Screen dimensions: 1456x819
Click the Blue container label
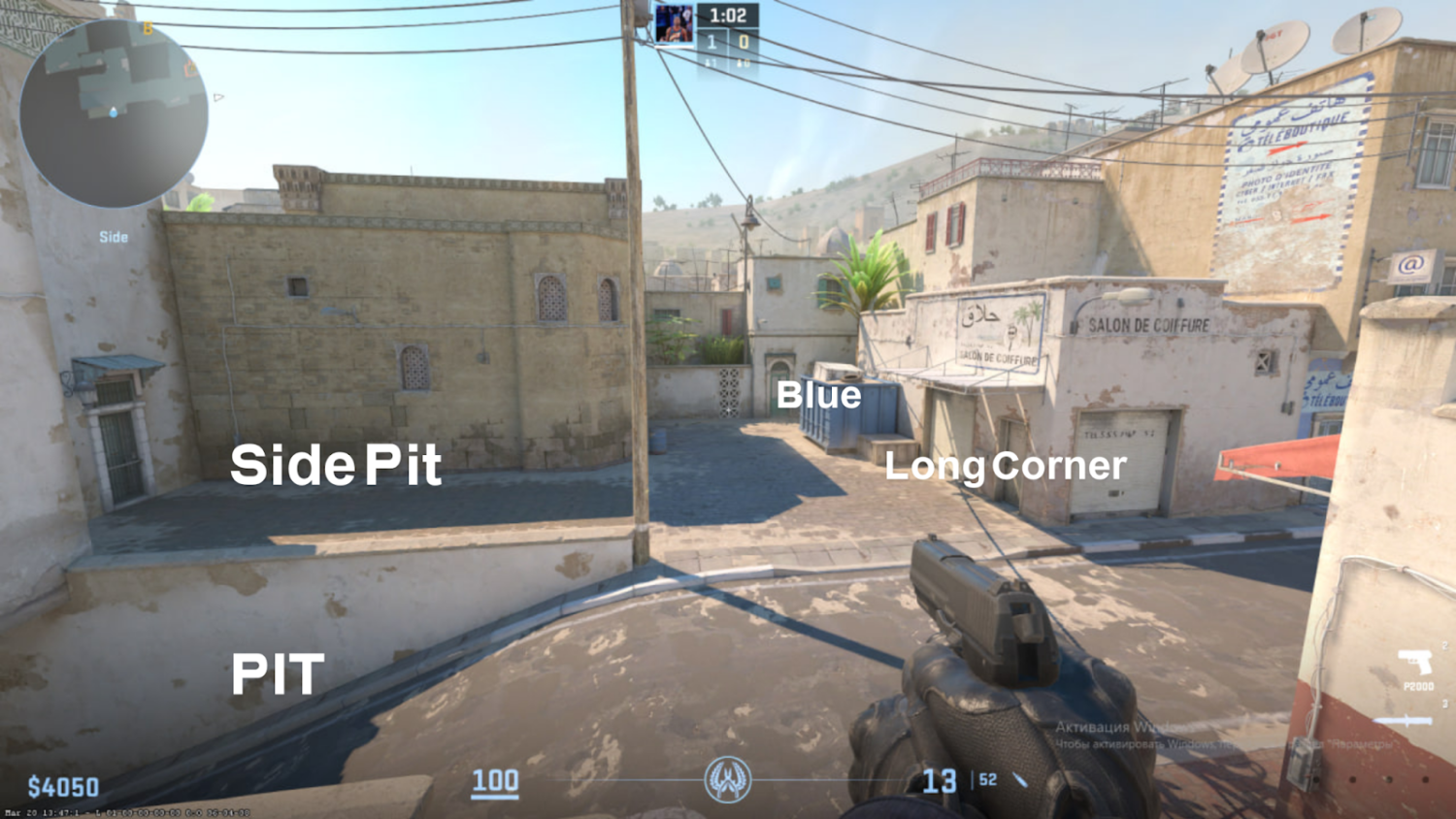(820, 395)
